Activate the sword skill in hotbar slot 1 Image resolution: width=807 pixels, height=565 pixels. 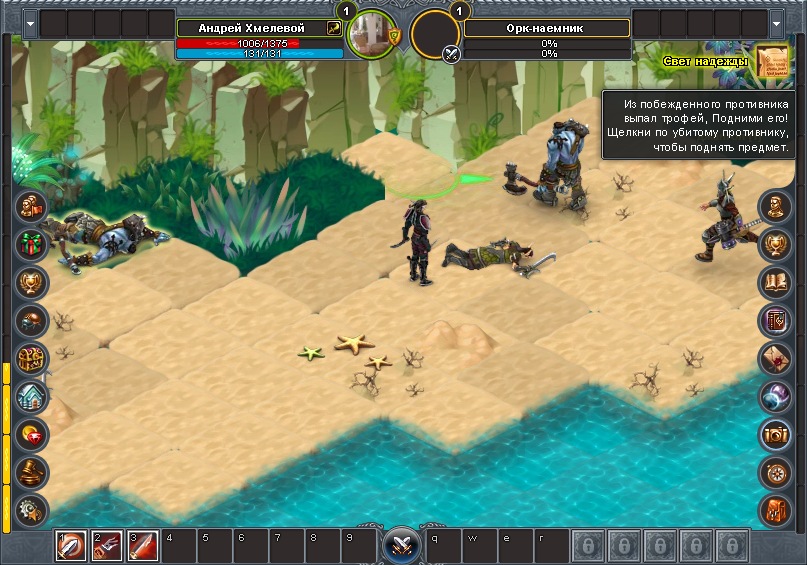[71, 546]
